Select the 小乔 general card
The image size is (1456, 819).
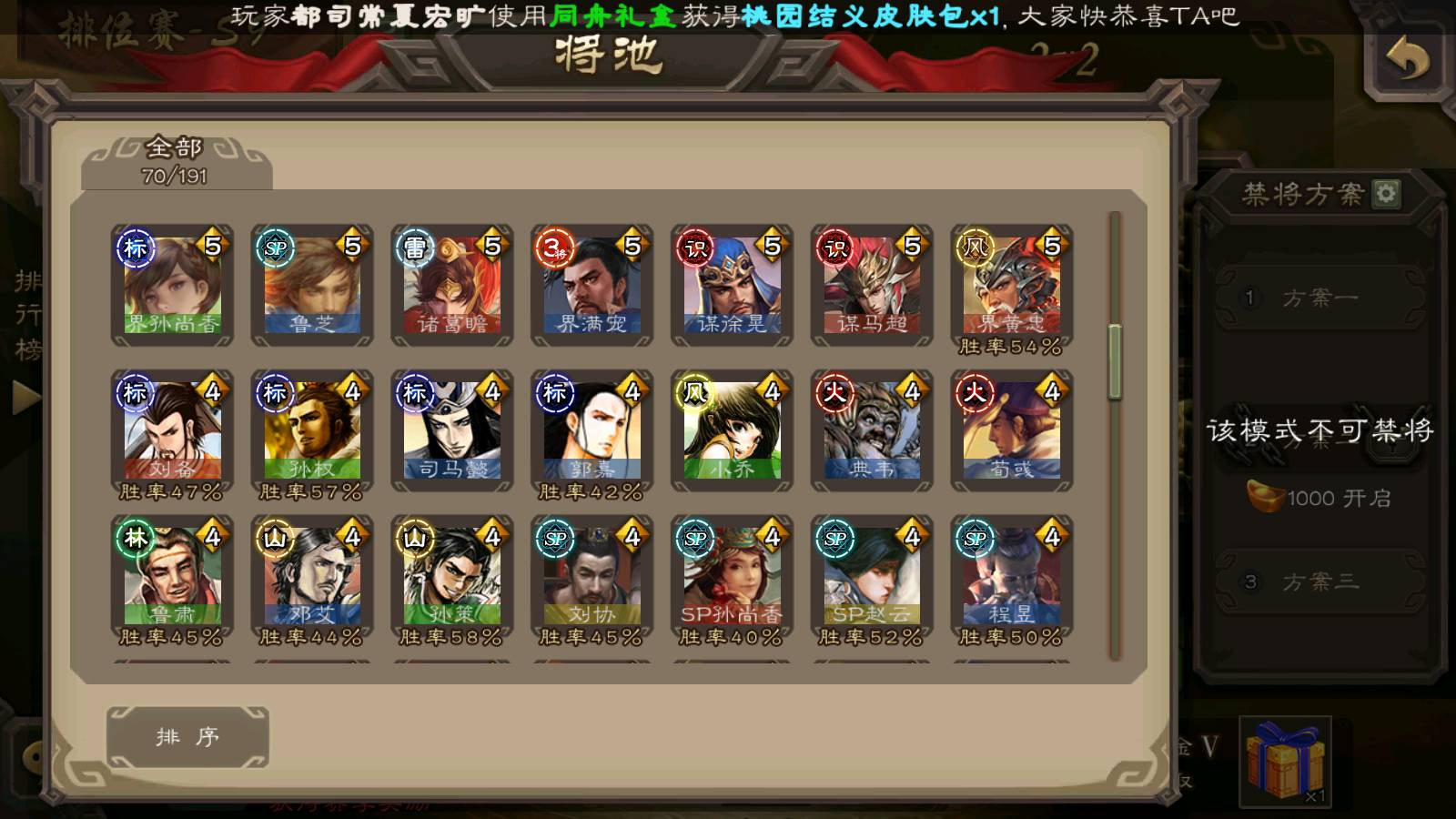click(x=732, y=431)
